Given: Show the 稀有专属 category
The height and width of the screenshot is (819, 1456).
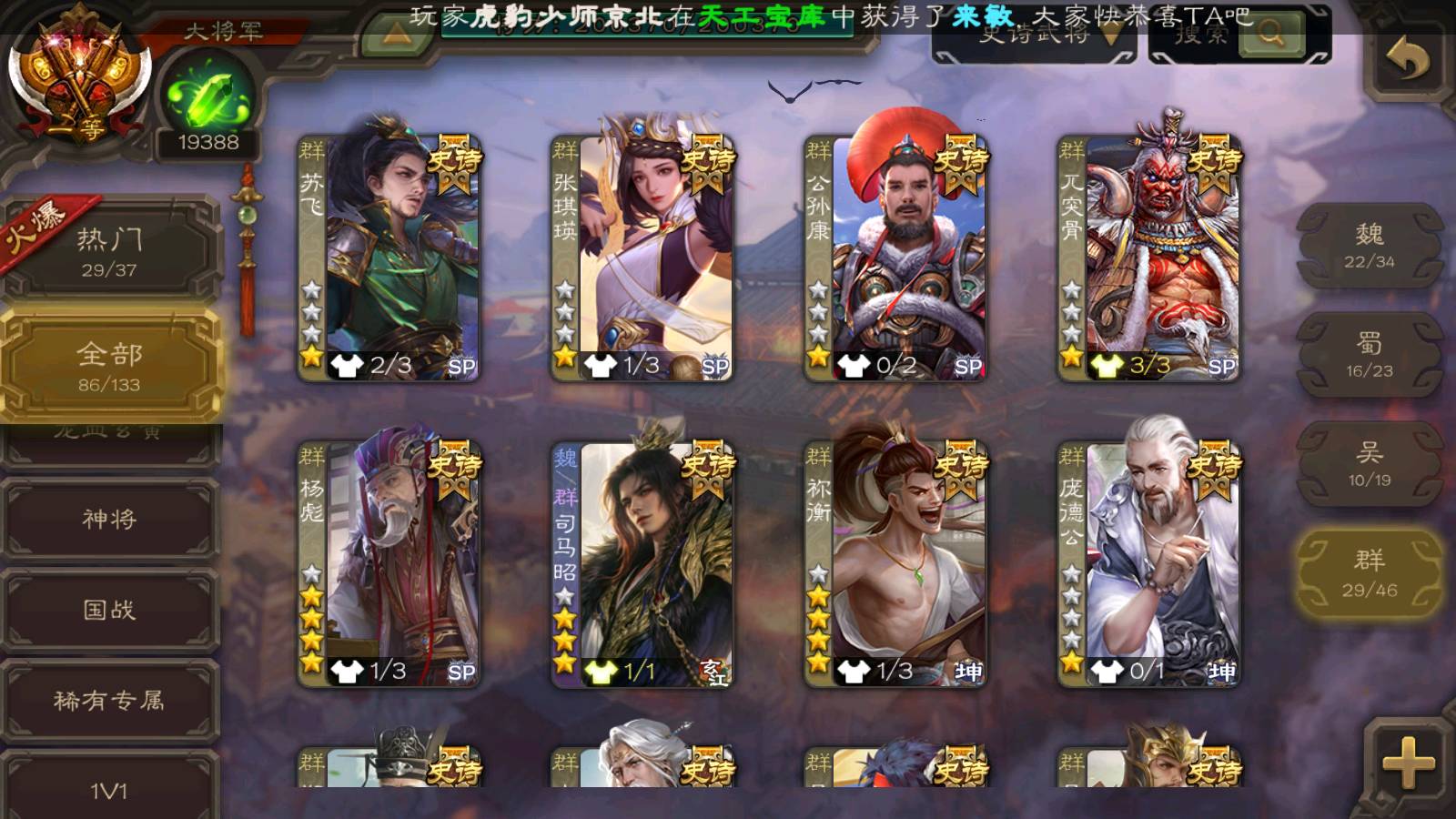Looking at the screenshot, I should point(109,701).
